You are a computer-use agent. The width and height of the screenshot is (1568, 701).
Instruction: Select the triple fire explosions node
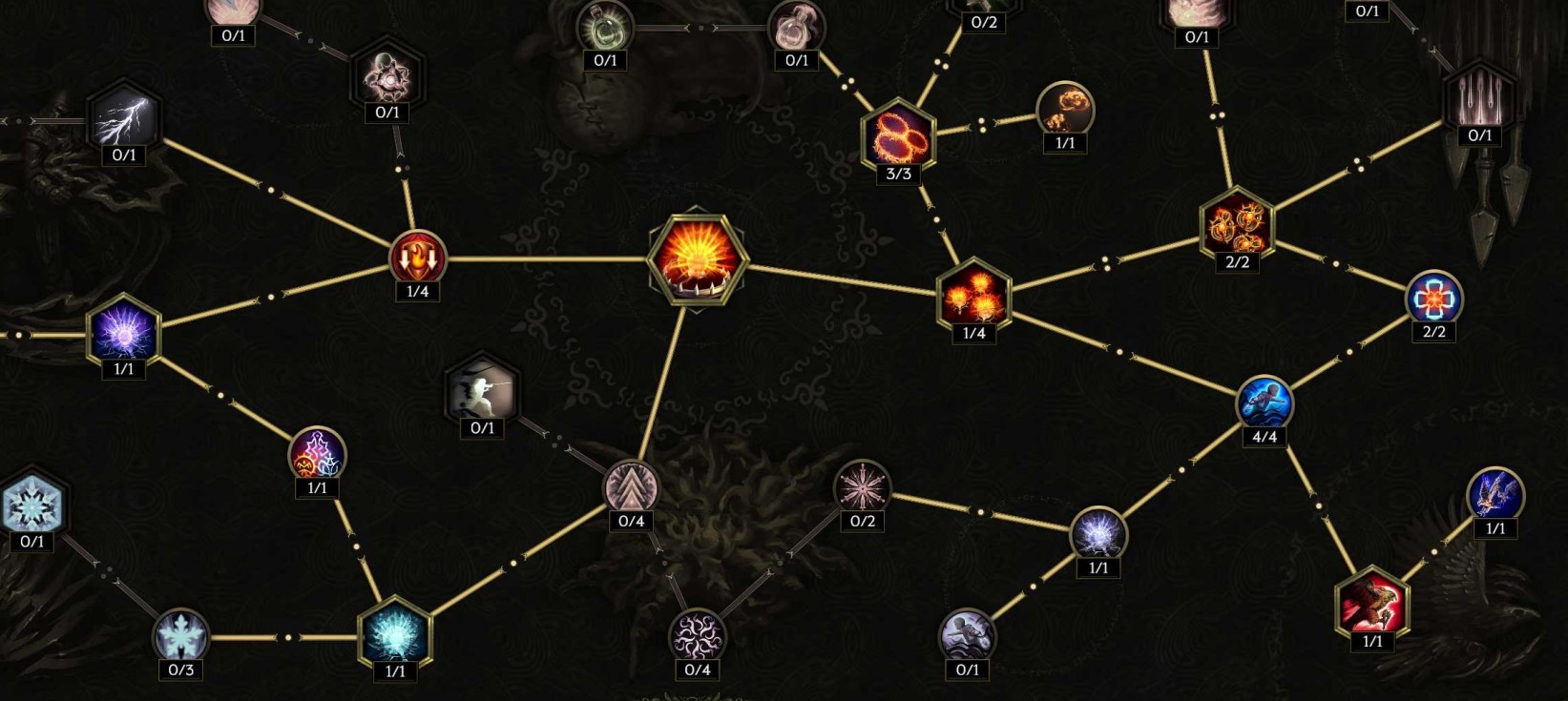point(973,295)
